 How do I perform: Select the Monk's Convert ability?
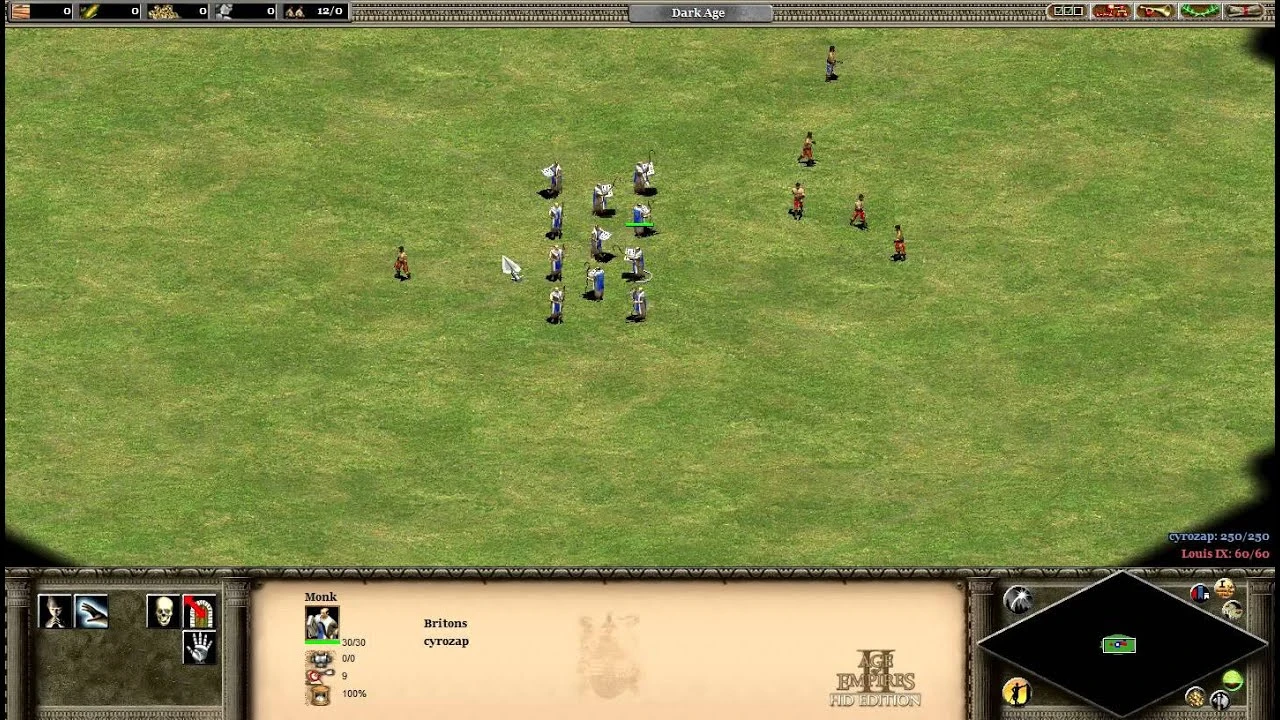click(x=53, y=610)
